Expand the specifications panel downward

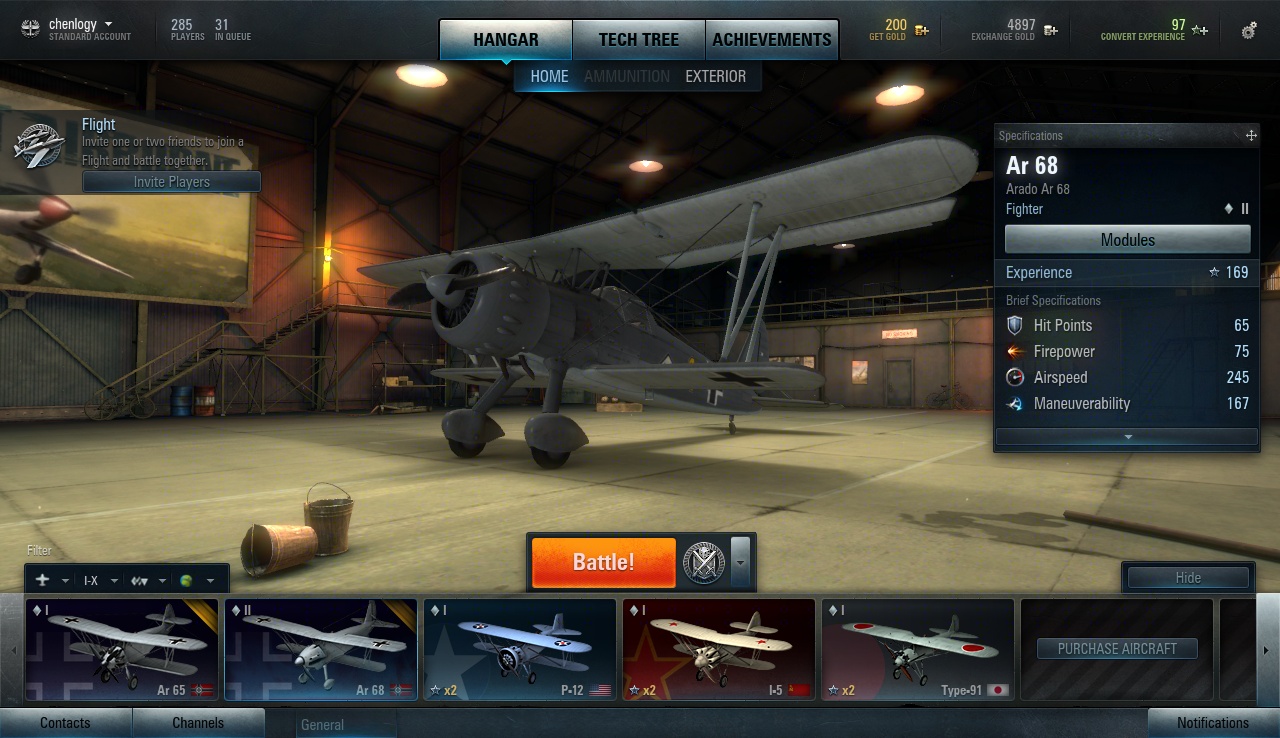tap(1127, 437)
